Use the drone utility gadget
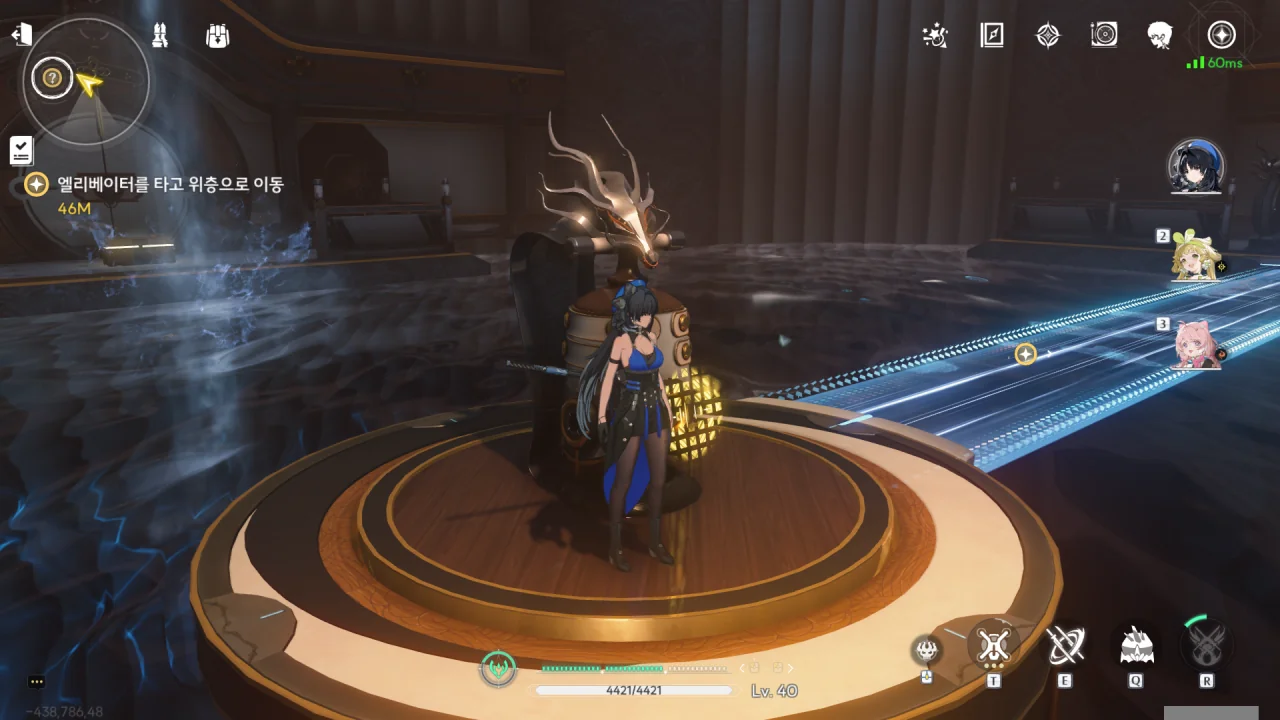The image size is (1280, 720). pyautogui.click(x=927, y=651)
